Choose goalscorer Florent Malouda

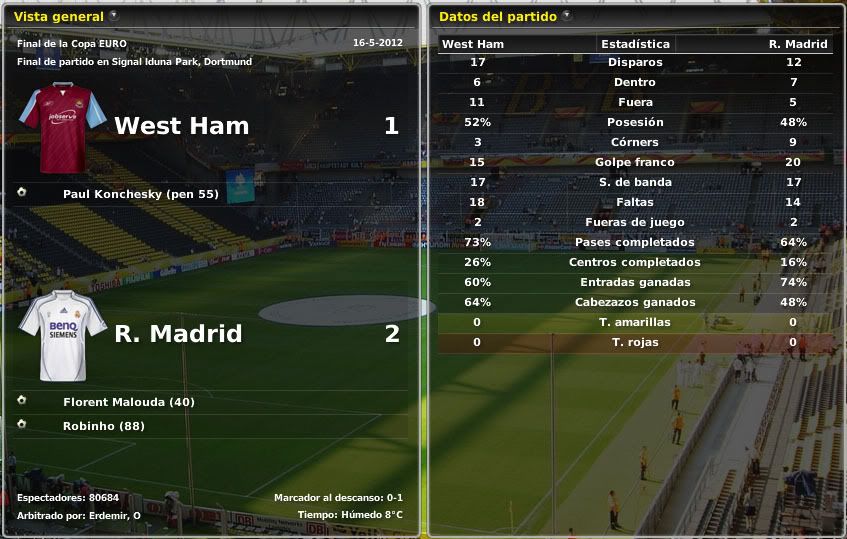point(128,402)
